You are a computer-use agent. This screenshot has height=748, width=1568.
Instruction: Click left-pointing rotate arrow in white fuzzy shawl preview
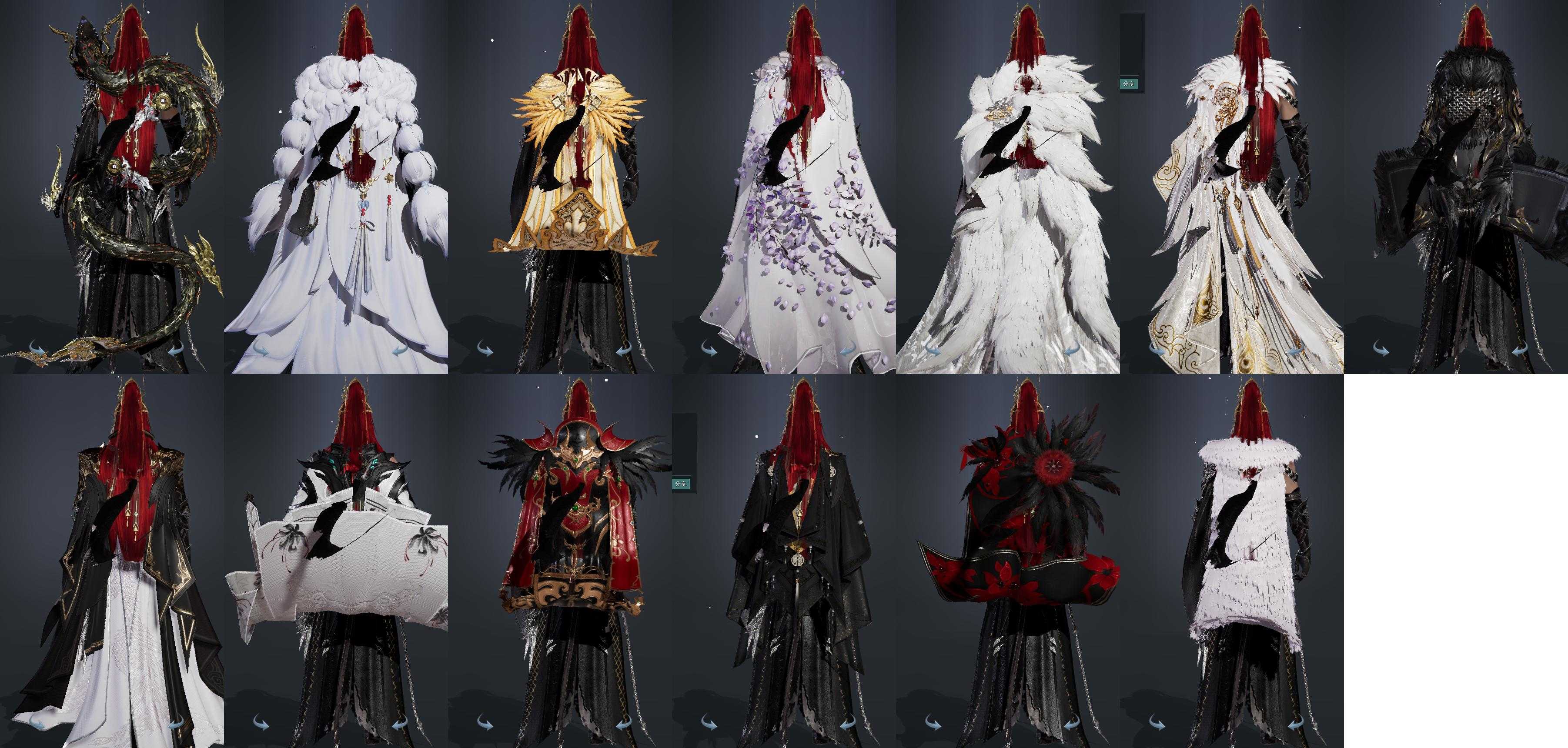click(x=1297, y=724)
